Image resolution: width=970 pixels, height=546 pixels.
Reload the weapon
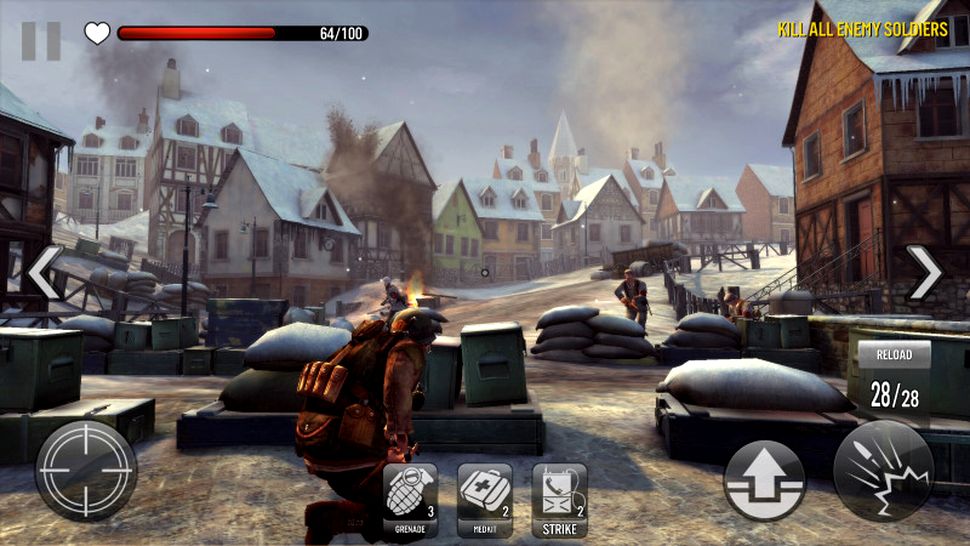pos(894,379)
